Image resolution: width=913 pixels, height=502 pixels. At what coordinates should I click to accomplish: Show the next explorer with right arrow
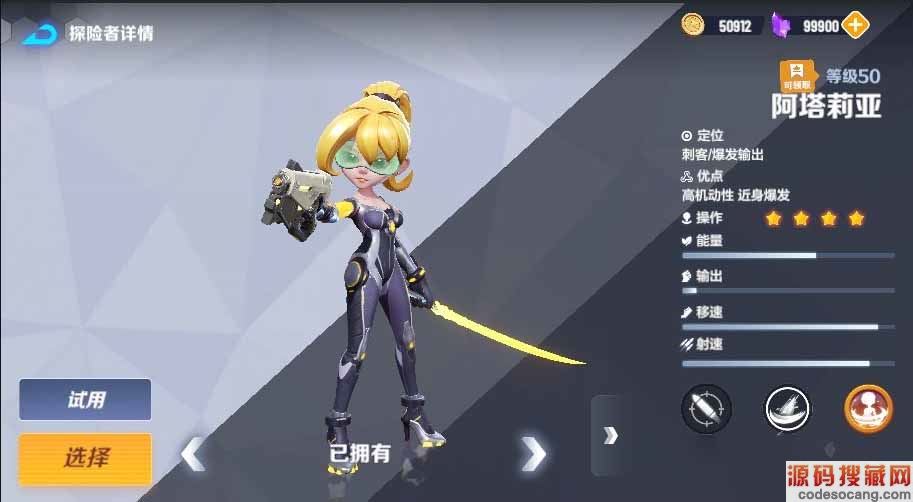click(x=533, y=455)
